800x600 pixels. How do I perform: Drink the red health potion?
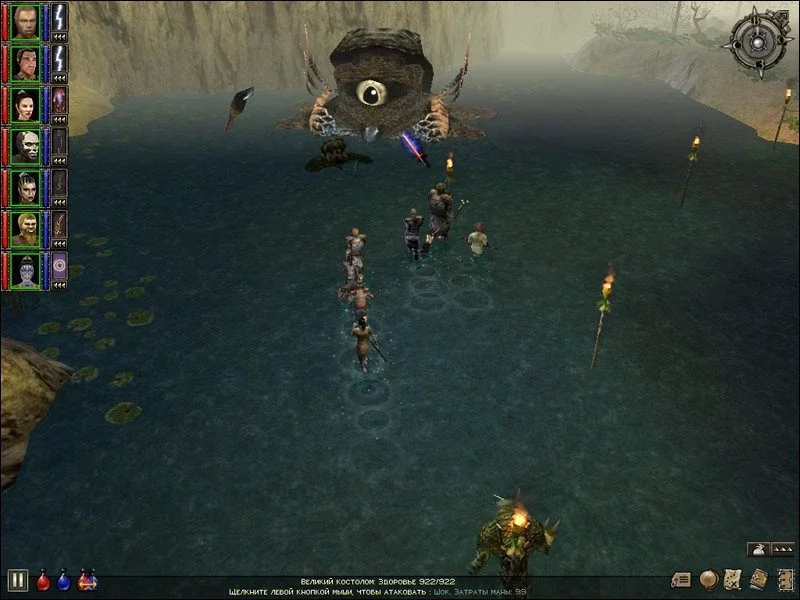pos(44,579)
